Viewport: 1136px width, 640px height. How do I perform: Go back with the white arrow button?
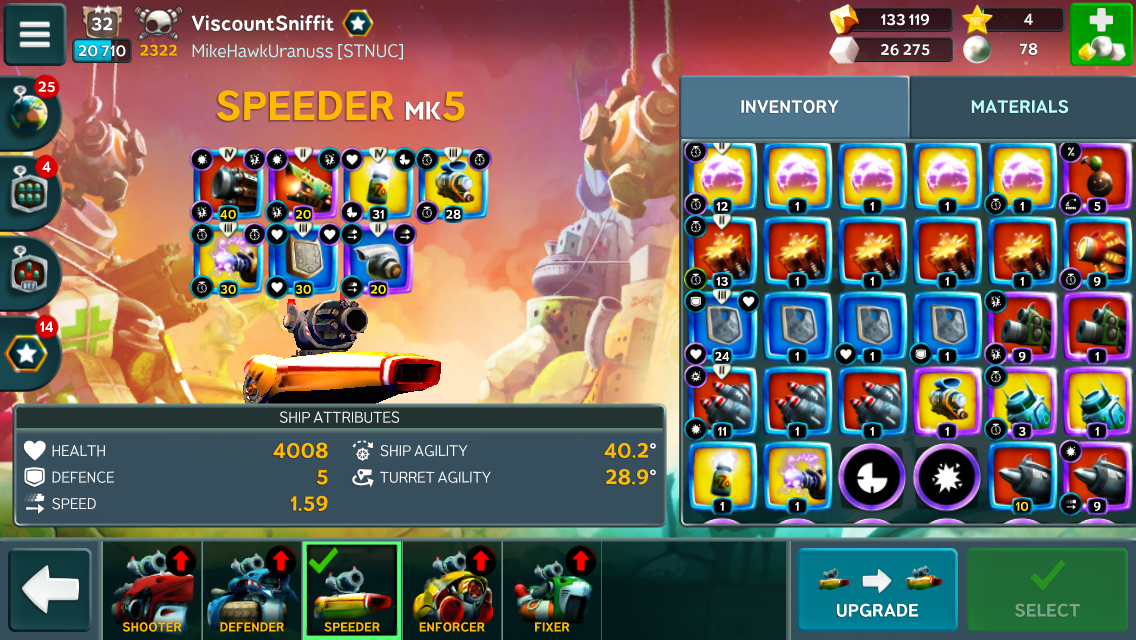click(x=50, y=590)
